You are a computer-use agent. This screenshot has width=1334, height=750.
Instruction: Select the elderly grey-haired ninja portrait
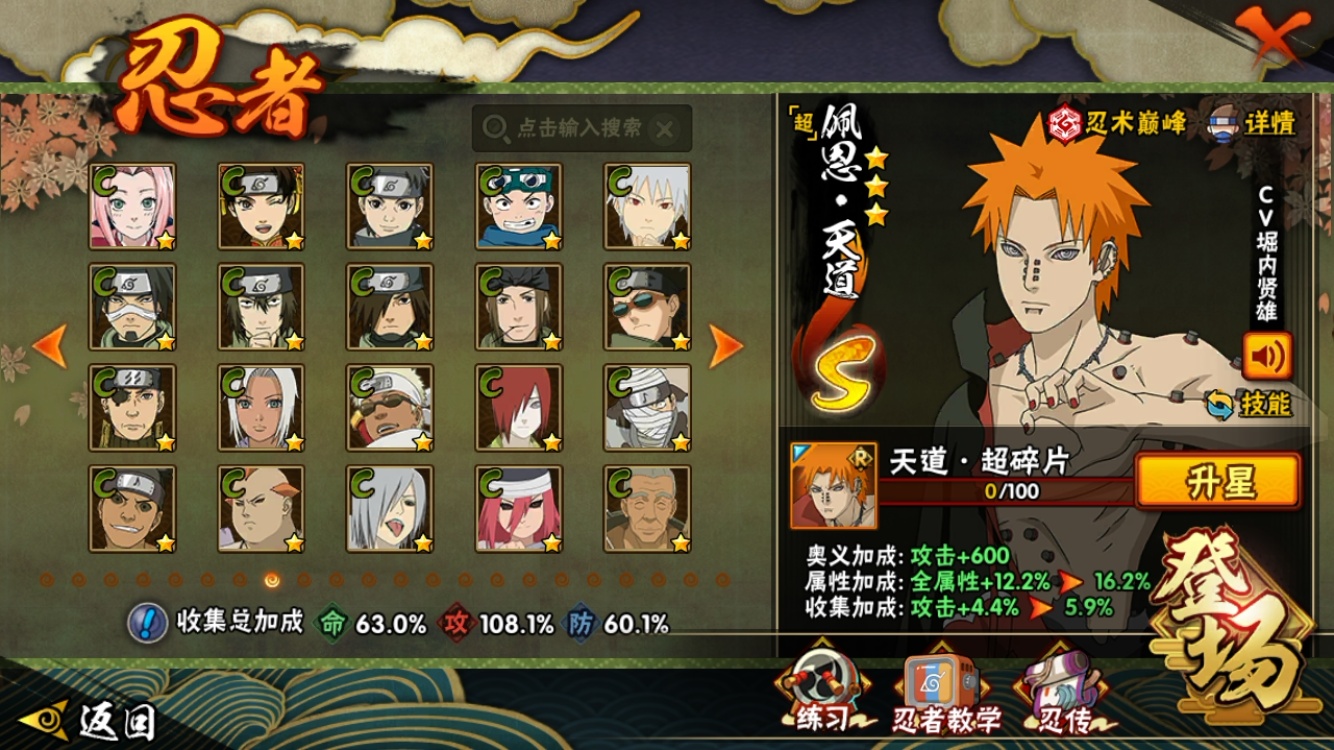tap(647, 508)
